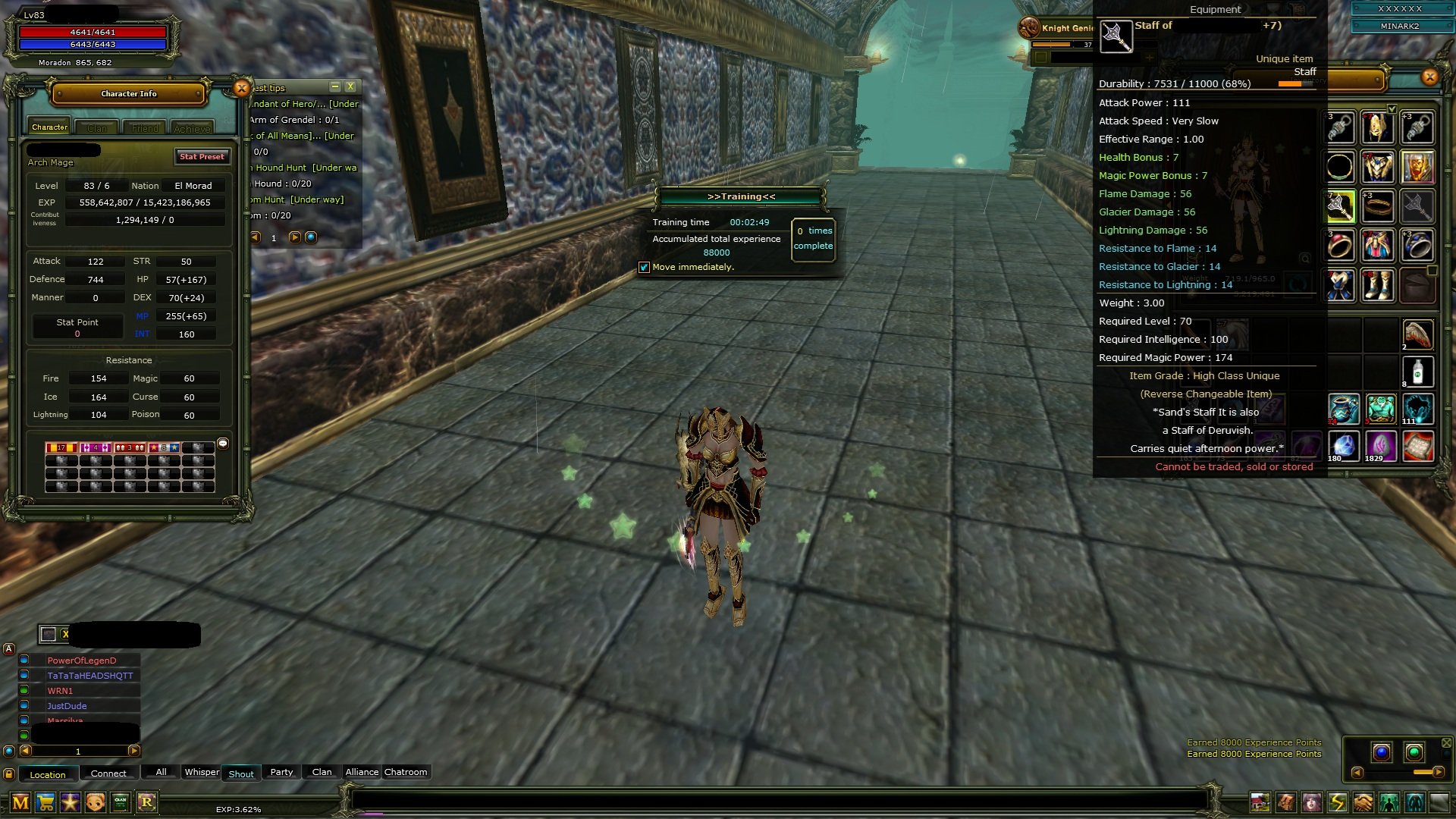Viewport: 1456px width, 819px height.
Task: Collapse the Quest tips window with minimize button
Action: tap(334, 87)
